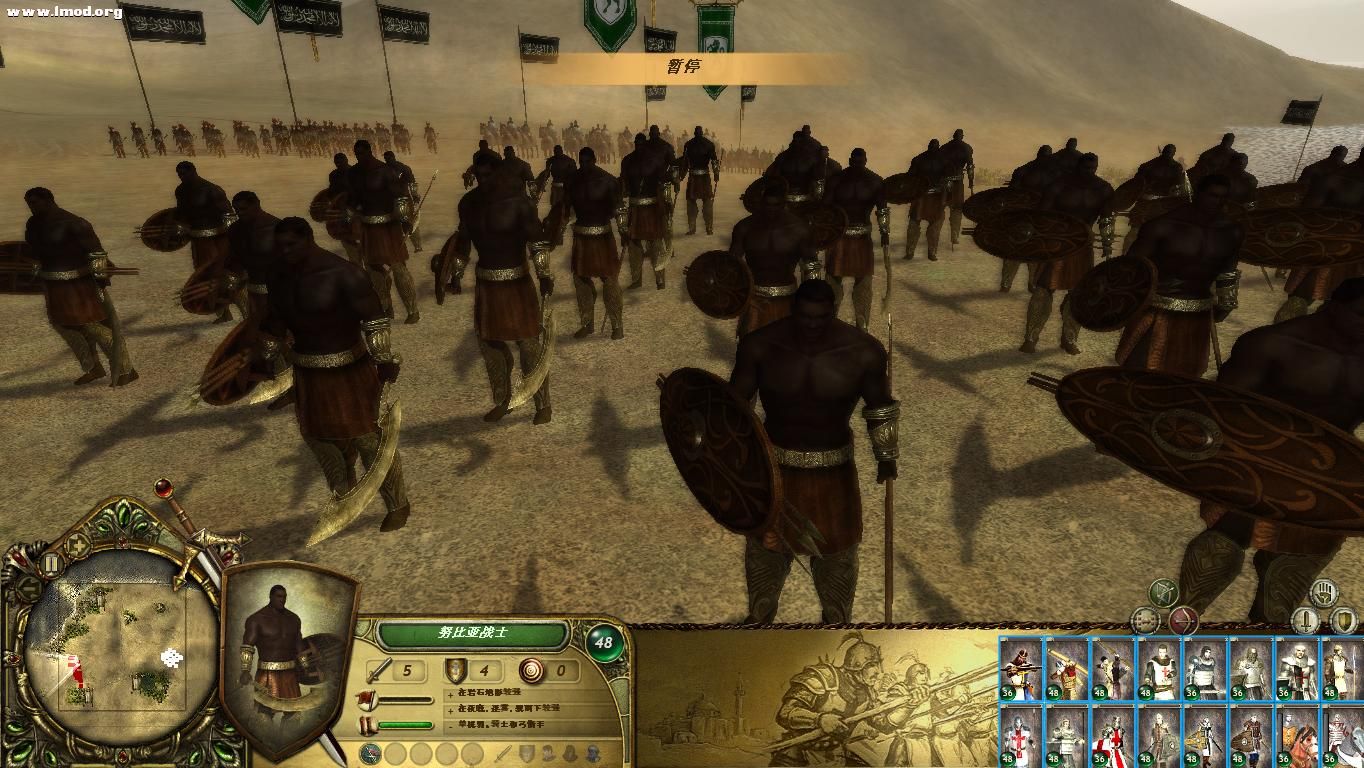Screen dimensions: 1364x768
Task: Click the sword attack mode button
Action: 1304,621
